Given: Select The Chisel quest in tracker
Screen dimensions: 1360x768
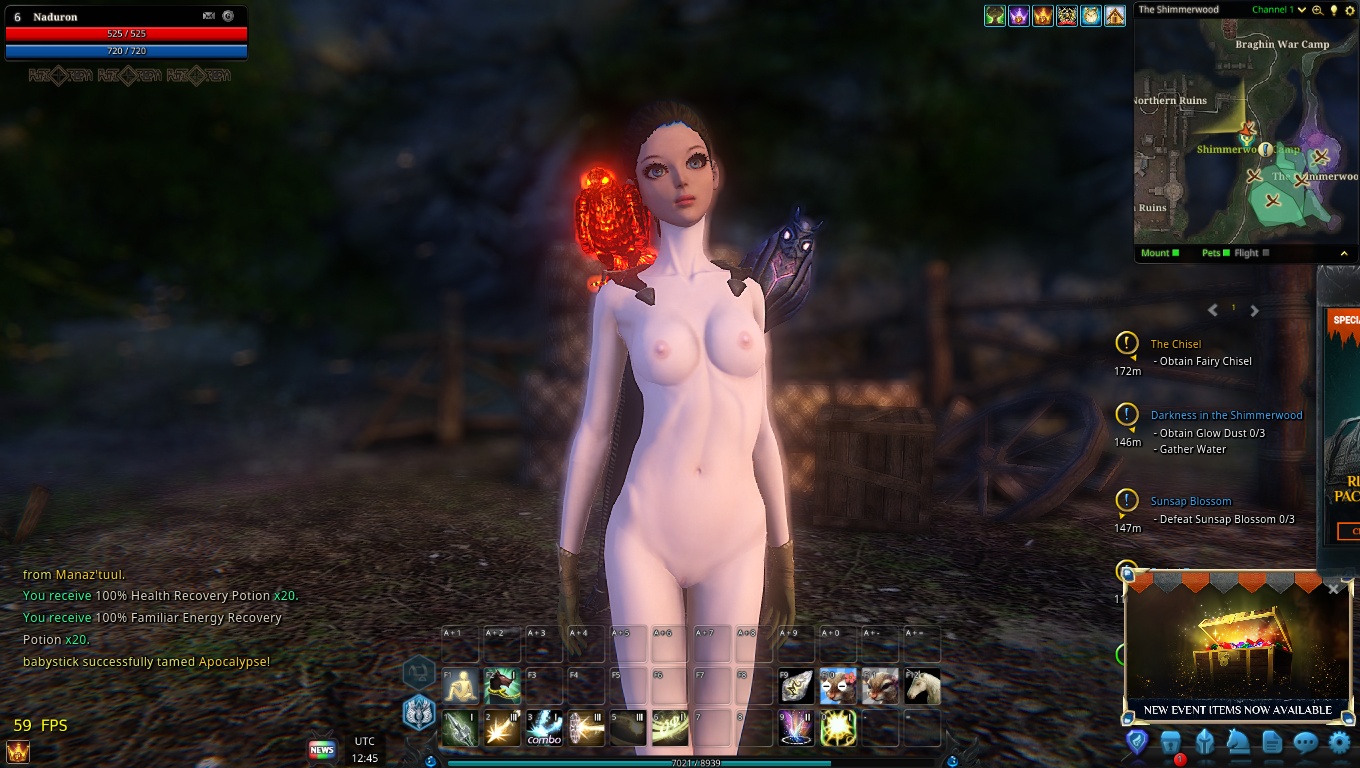Looking at the screenshot, I should point(1176,344).
